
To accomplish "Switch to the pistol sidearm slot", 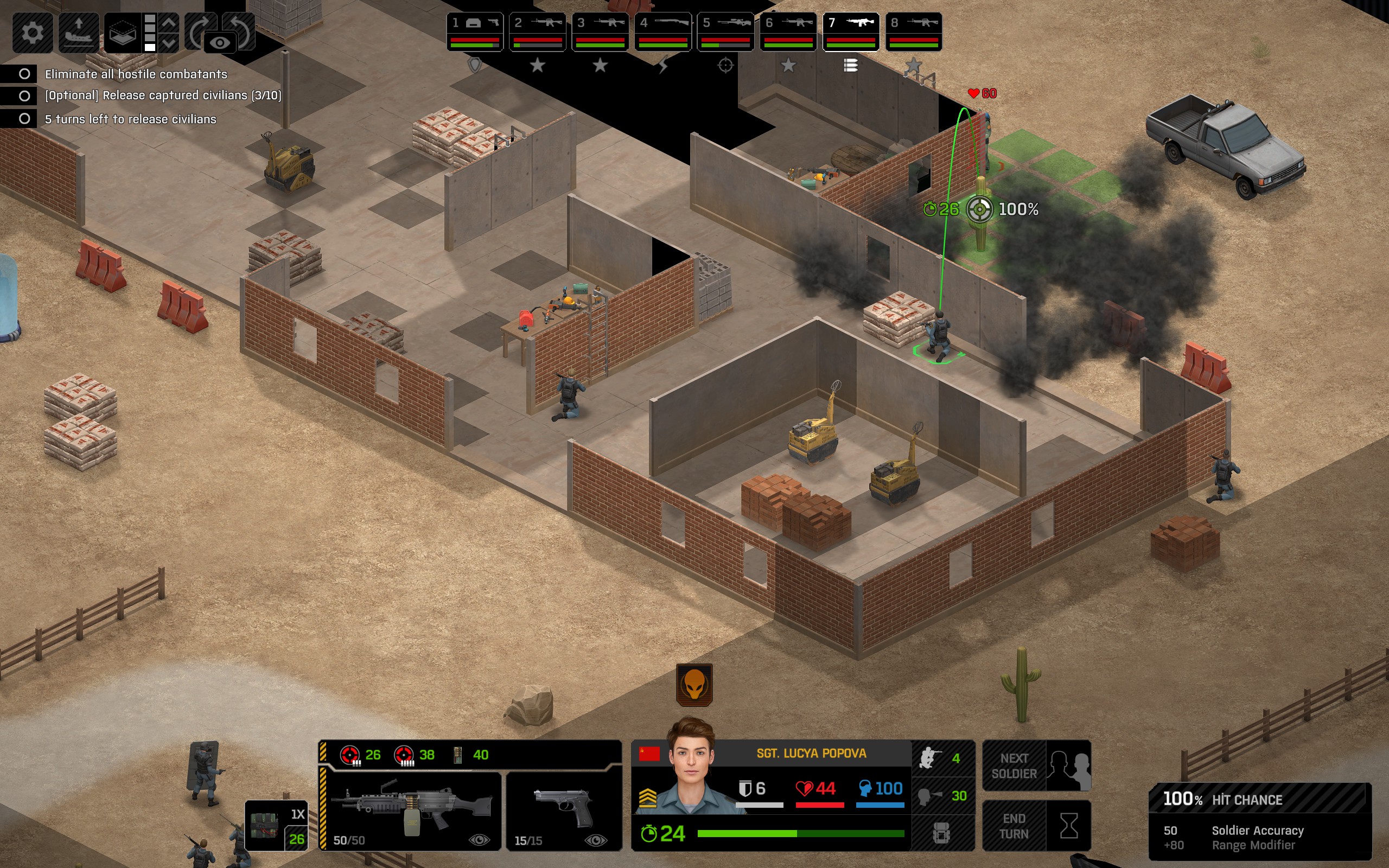I will pos(564,810).
